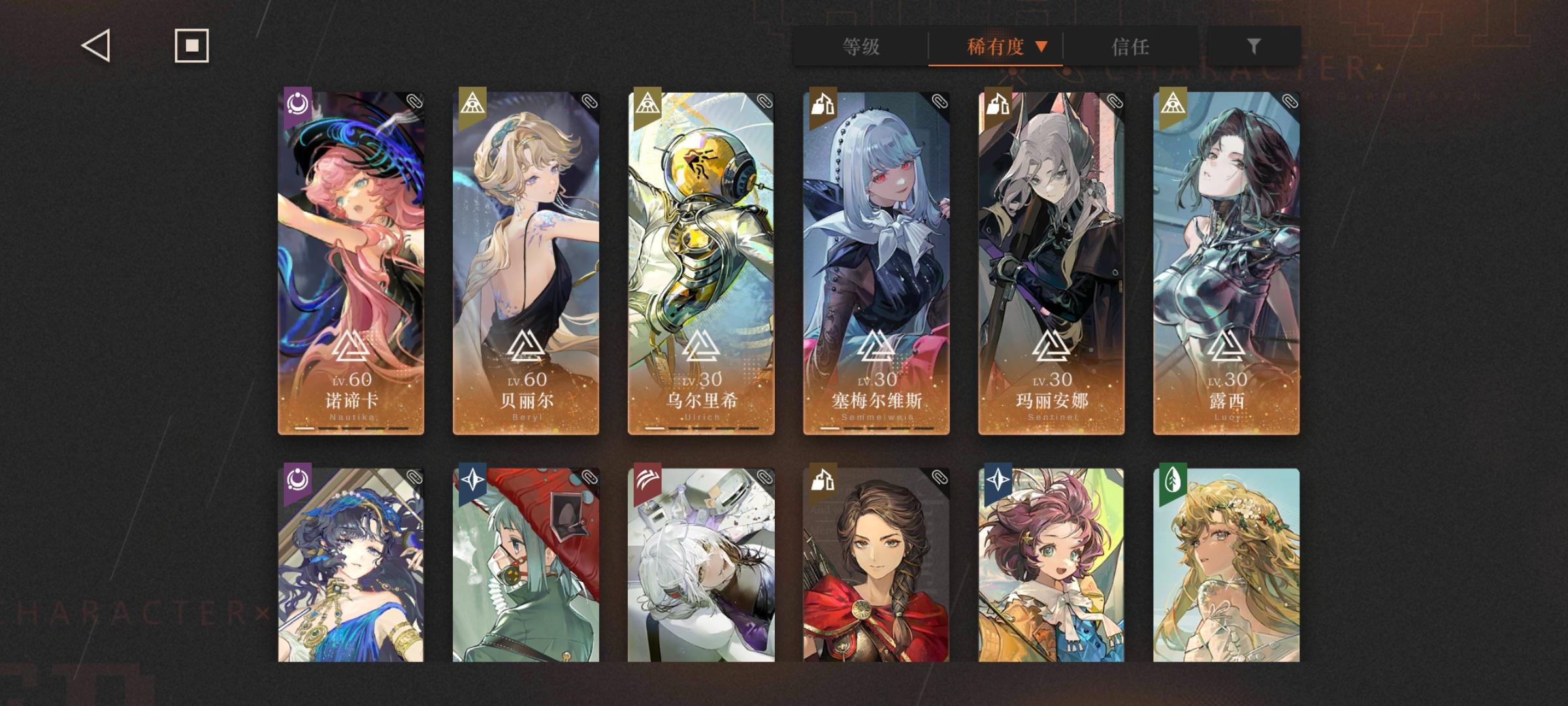Screen dimensions: 1568x706
Task: Click the progress bar under Nautika's name
Action: pyautogui.click(x=350, y=427)
